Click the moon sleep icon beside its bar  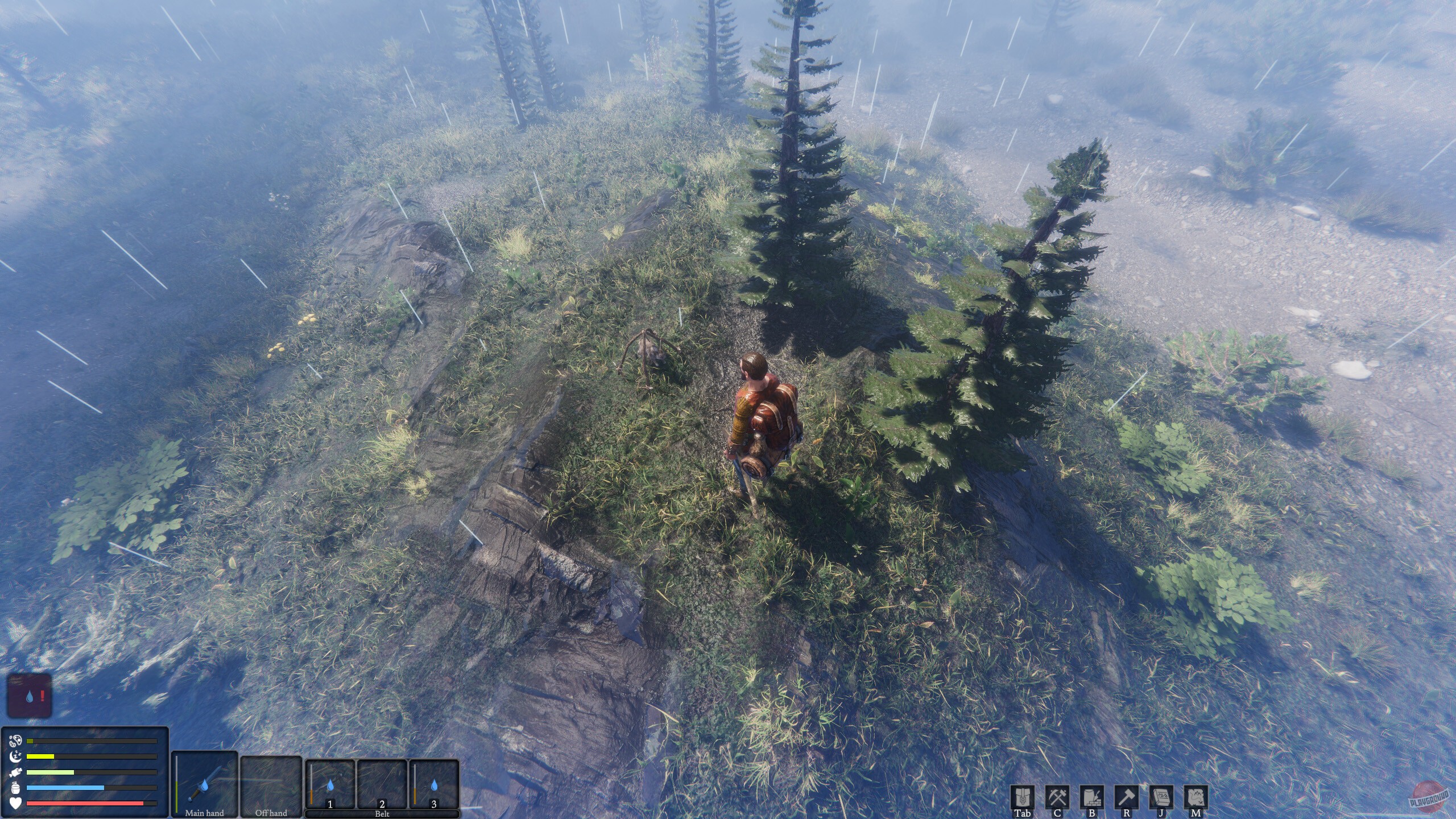click(x=17, y=756)
